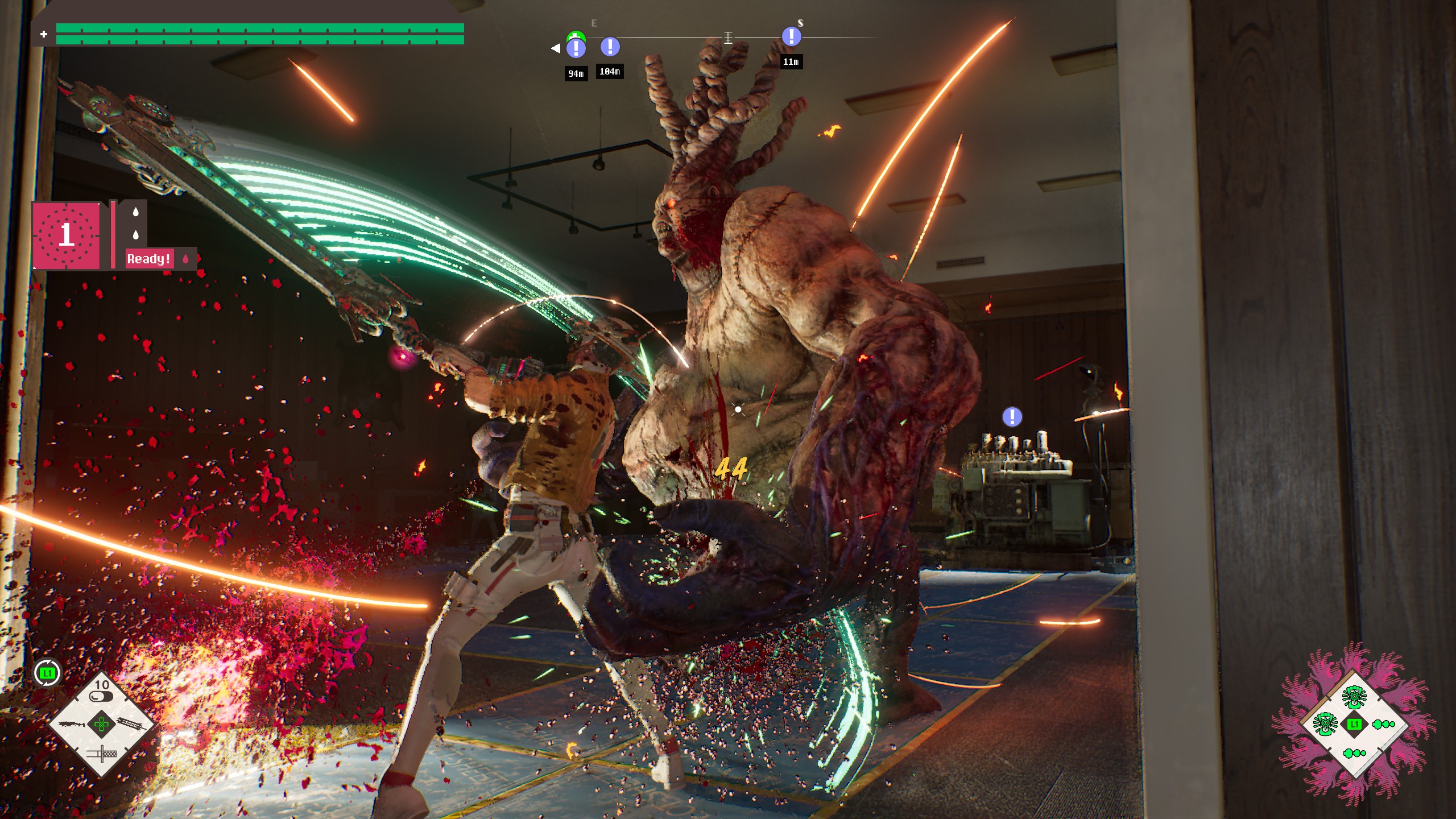
Task: Click the 11m objective marker on compass
Action: pos(791,37)
